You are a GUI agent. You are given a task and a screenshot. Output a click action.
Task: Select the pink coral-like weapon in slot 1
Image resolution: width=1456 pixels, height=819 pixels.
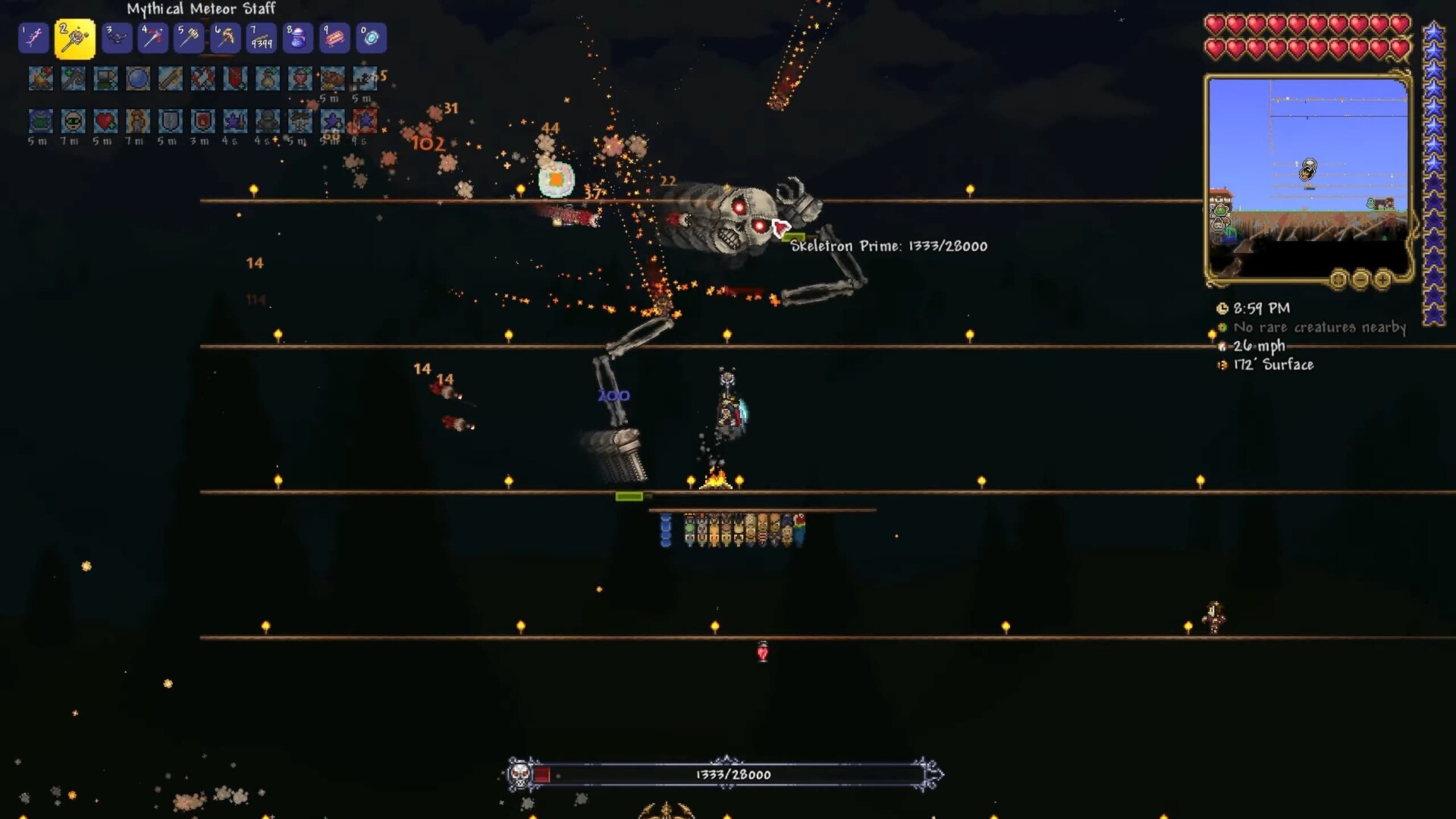click(x=34, y=39)
